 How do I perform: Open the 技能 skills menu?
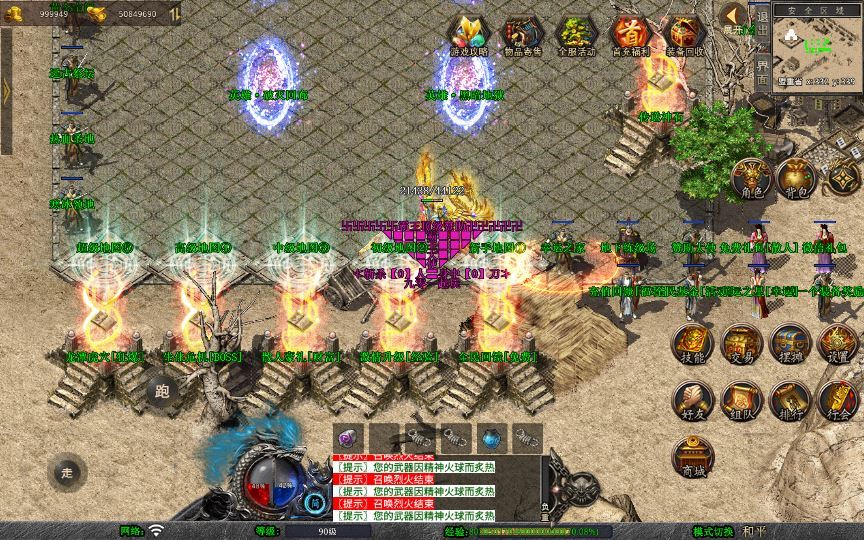tap(692, 343)
